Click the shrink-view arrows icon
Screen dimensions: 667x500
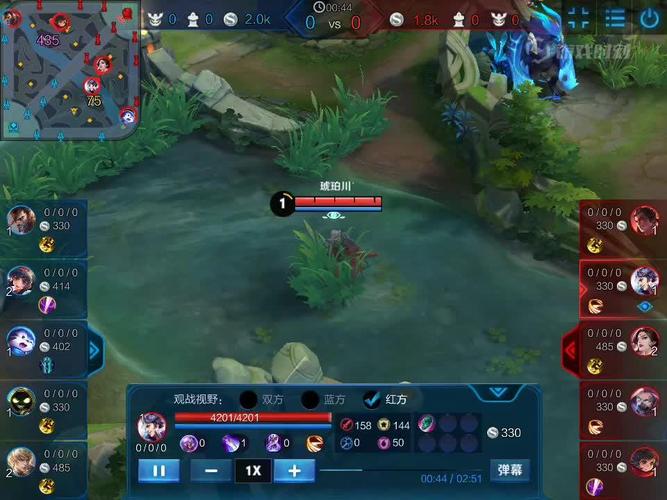[579, 17]
